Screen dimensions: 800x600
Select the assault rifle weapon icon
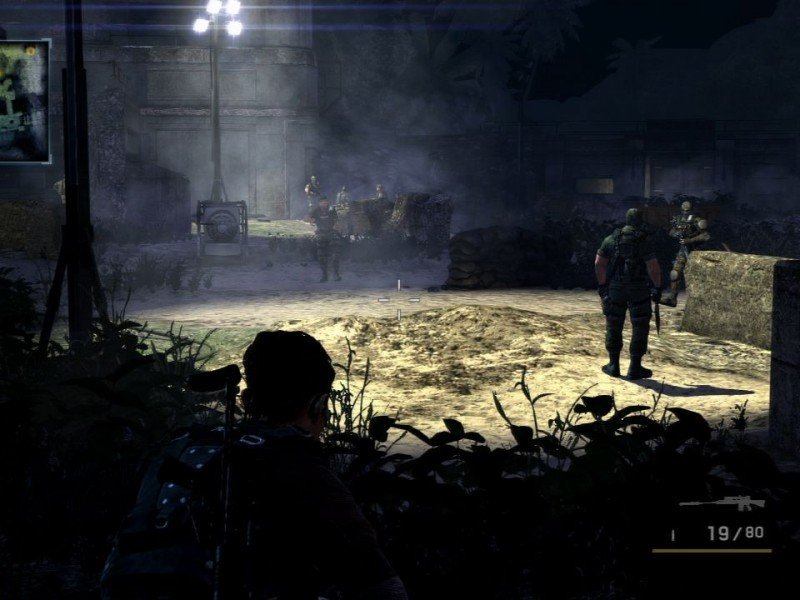coord(722,504)
